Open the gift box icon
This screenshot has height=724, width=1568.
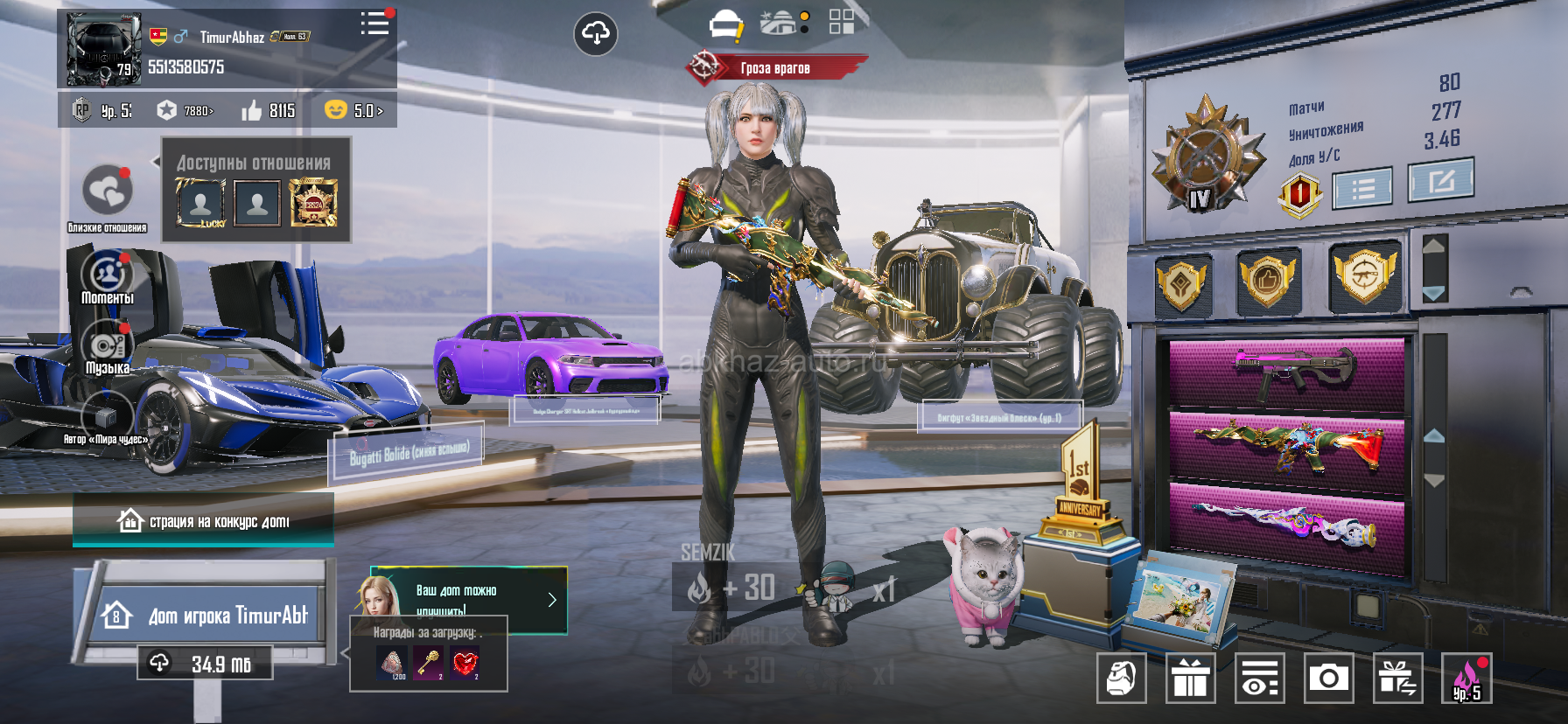(1190, 678)
